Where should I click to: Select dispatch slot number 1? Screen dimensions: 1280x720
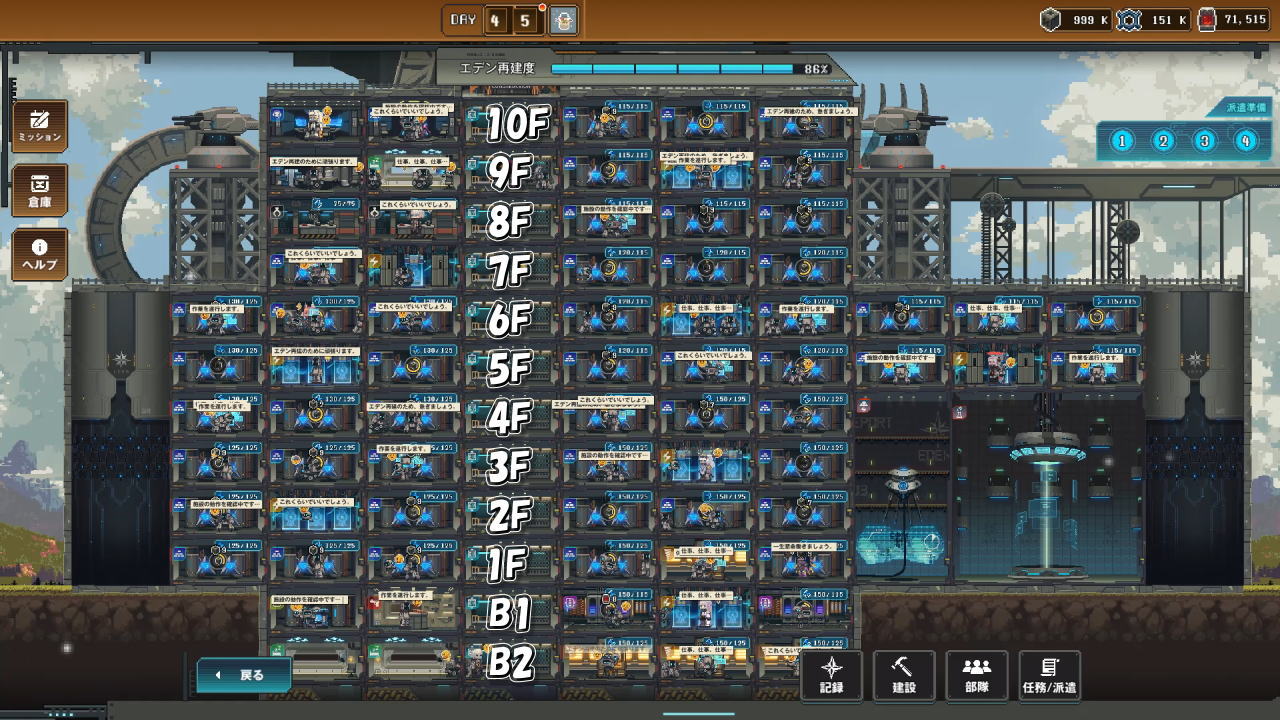[1122, 141]
